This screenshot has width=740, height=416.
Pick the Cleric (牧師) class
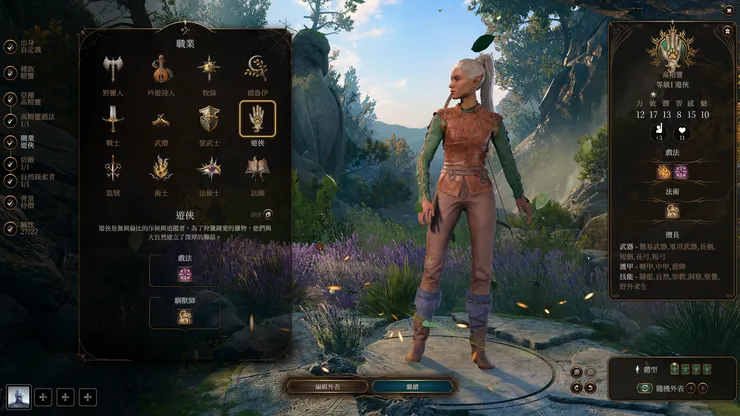209,68
